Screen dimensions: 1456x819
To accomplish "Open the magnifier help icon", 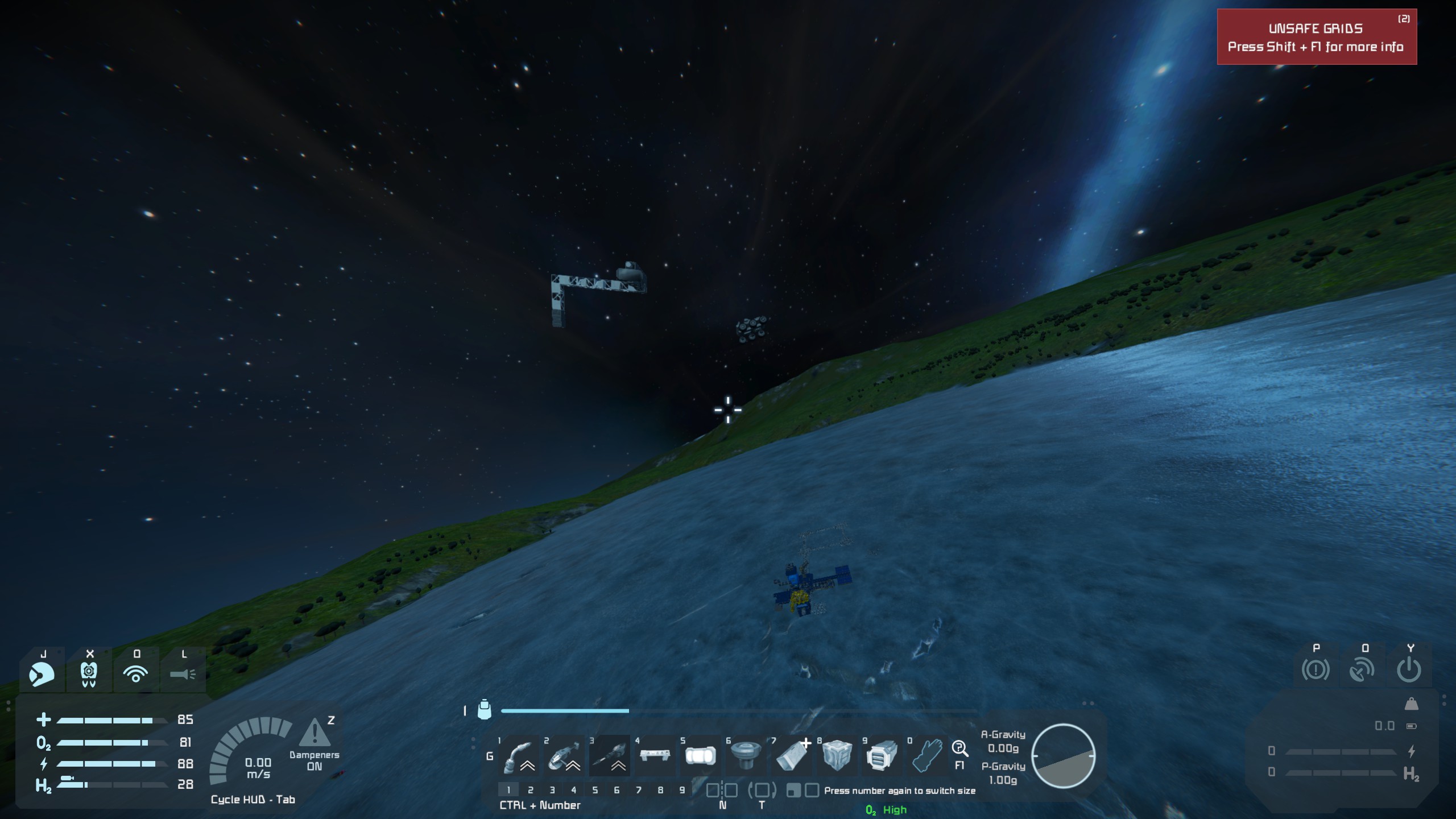I will (x=959, y=748).
